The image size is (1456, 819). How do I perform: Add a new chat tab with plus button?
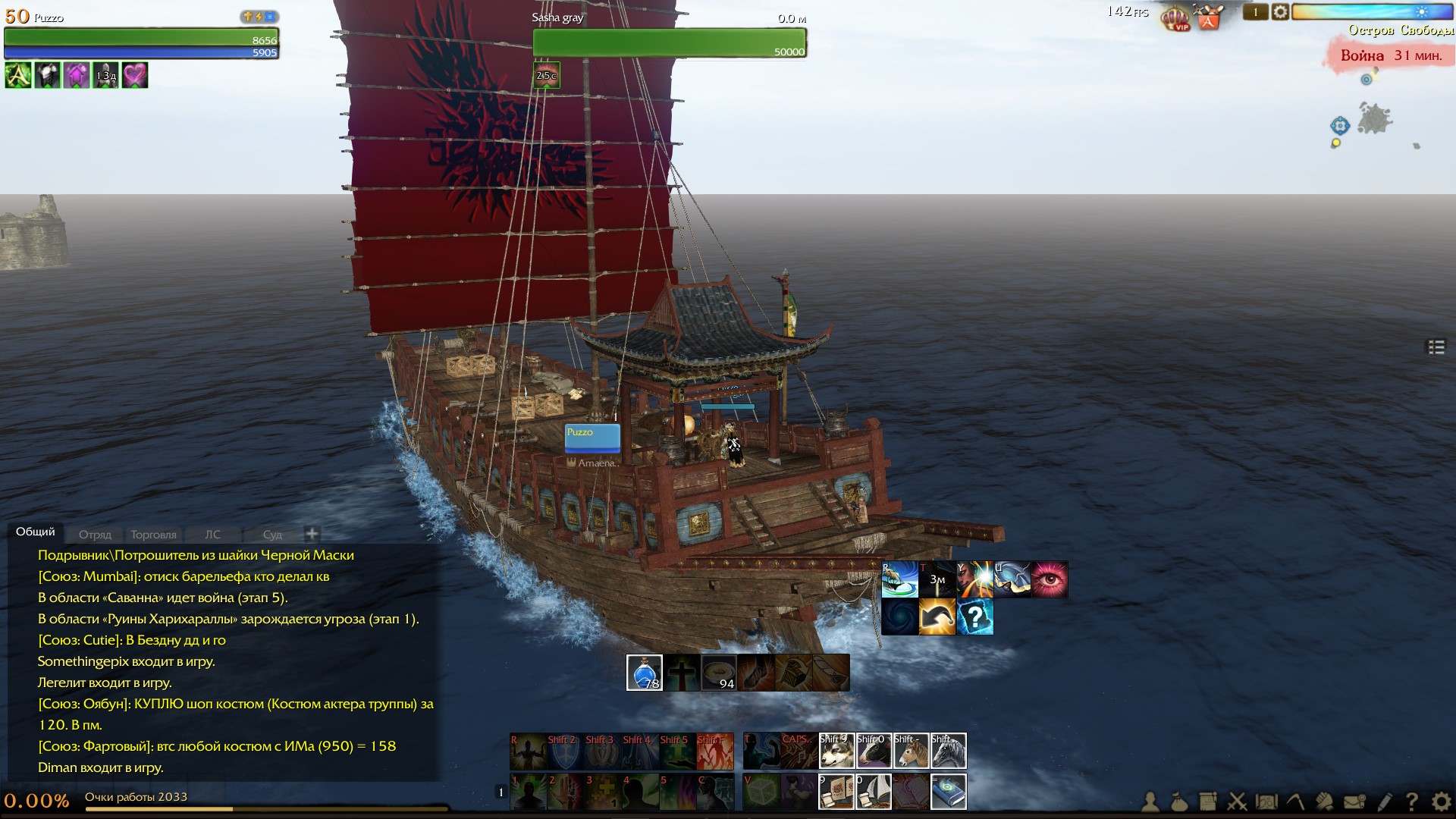tap(312, 534)
